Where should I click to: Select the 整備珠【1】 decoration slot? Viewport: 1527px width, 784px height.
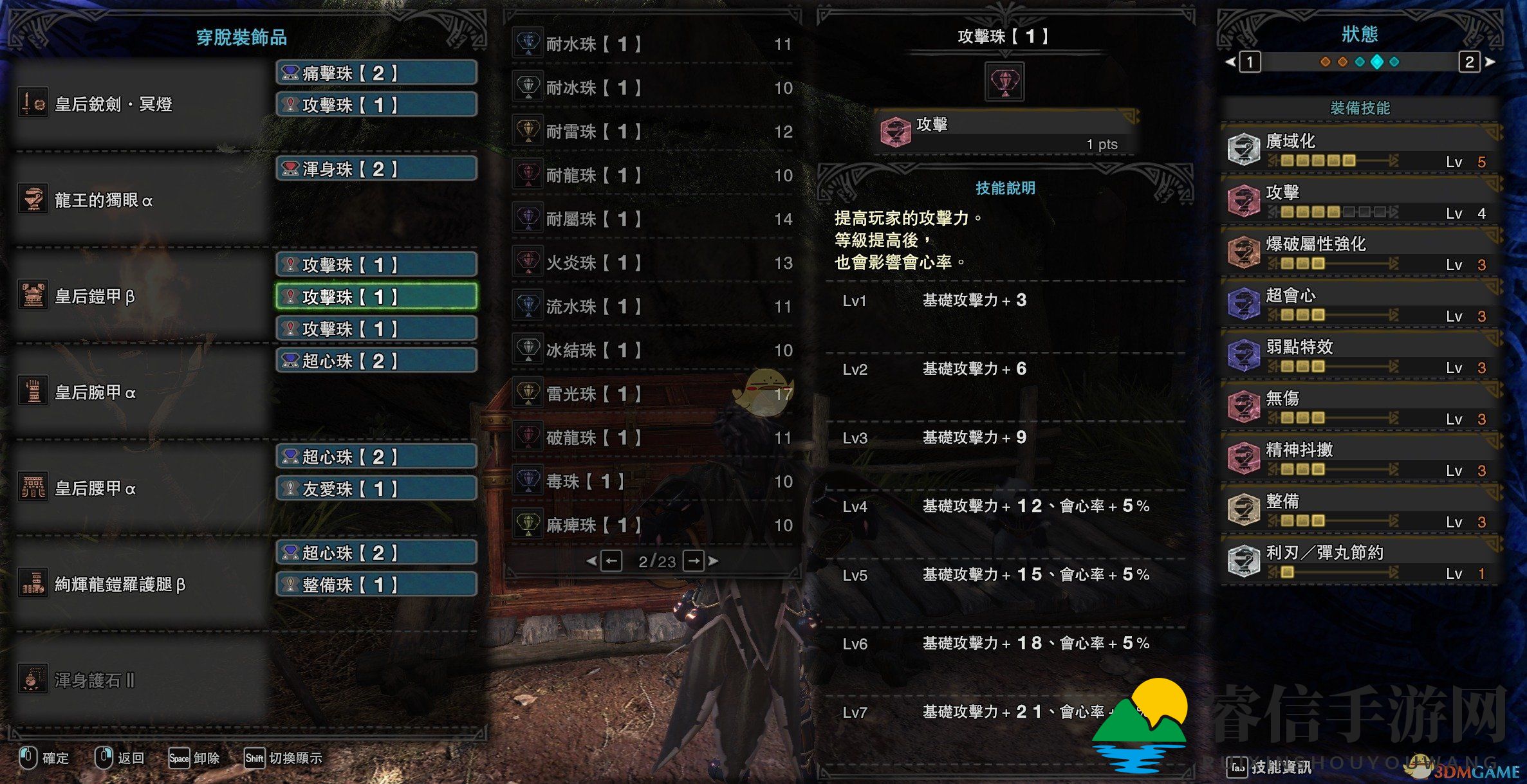coord(376,585)
